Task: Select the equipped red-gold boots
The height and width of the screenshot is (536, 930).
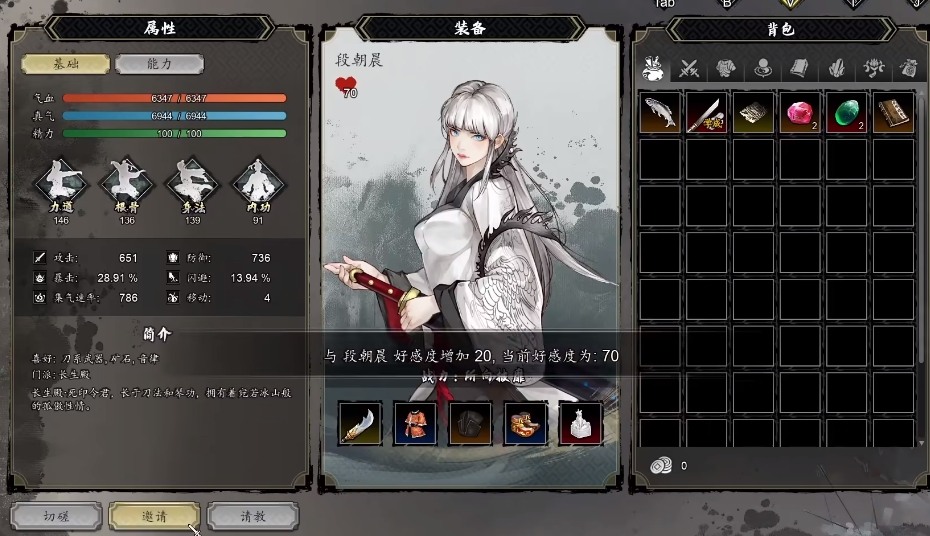Action: tap(525, 424)
